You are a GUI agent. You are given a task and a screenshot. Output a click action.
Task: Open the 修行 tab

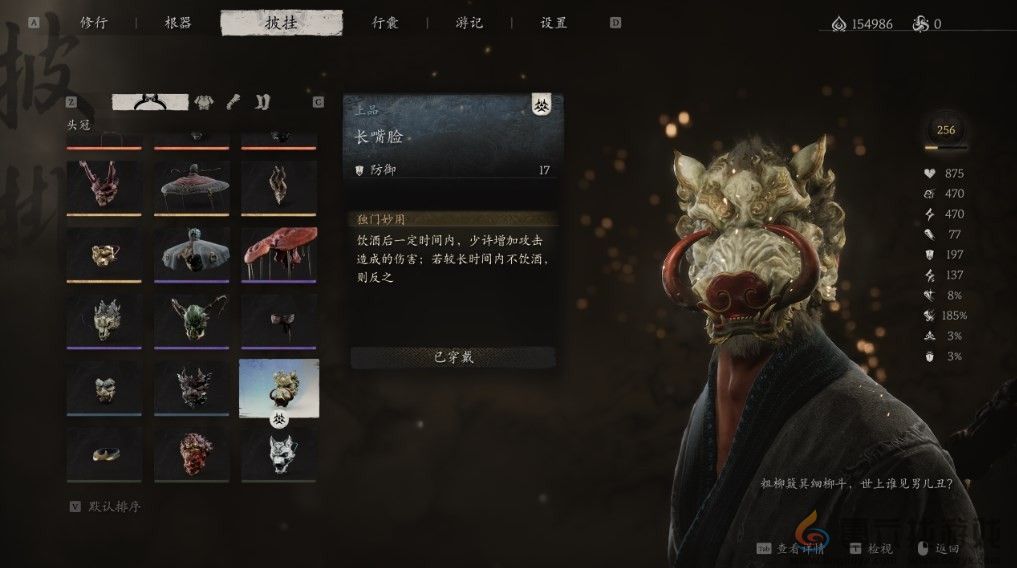point(93,23)
